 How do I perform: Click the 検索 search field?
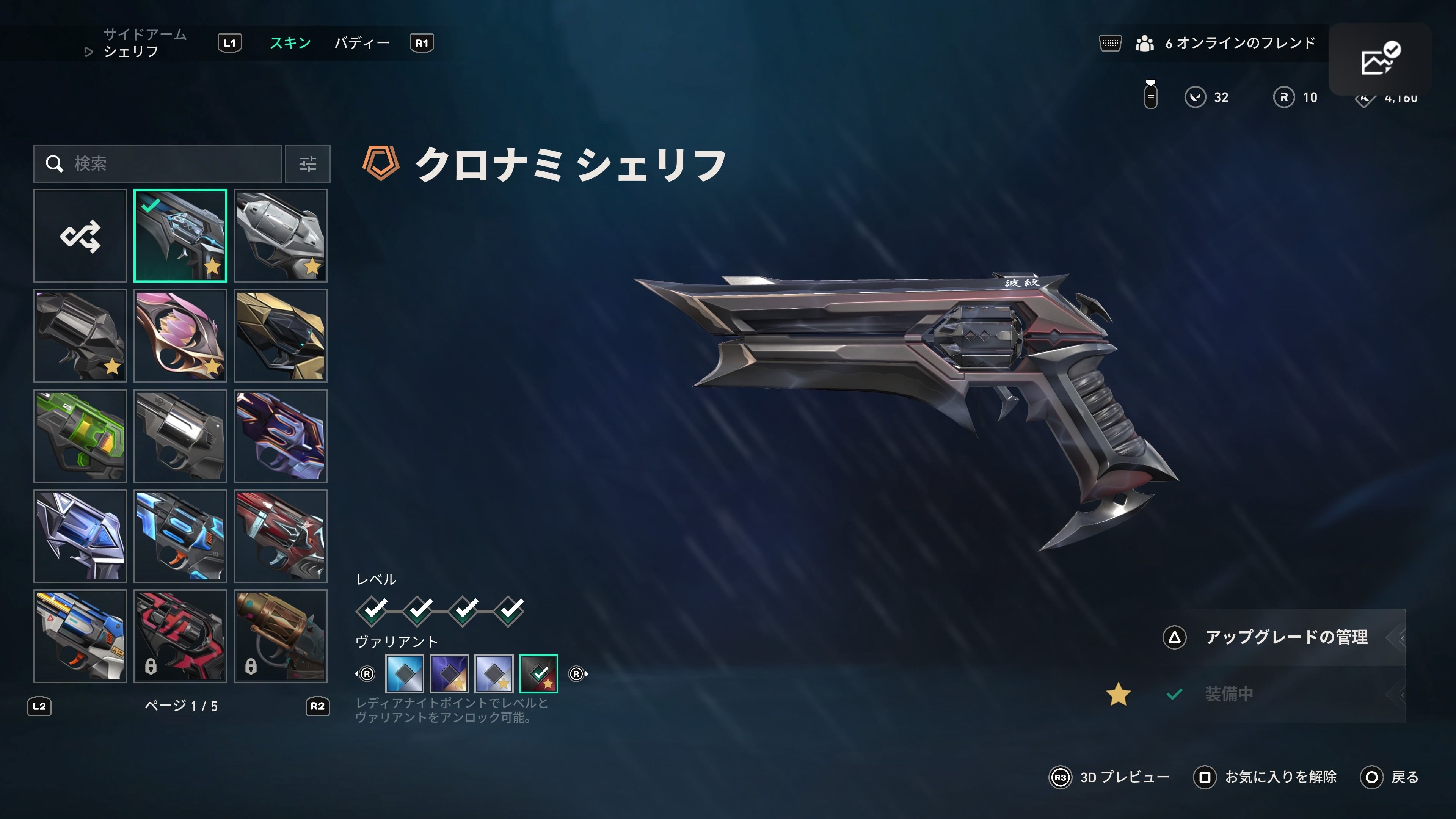158,164
